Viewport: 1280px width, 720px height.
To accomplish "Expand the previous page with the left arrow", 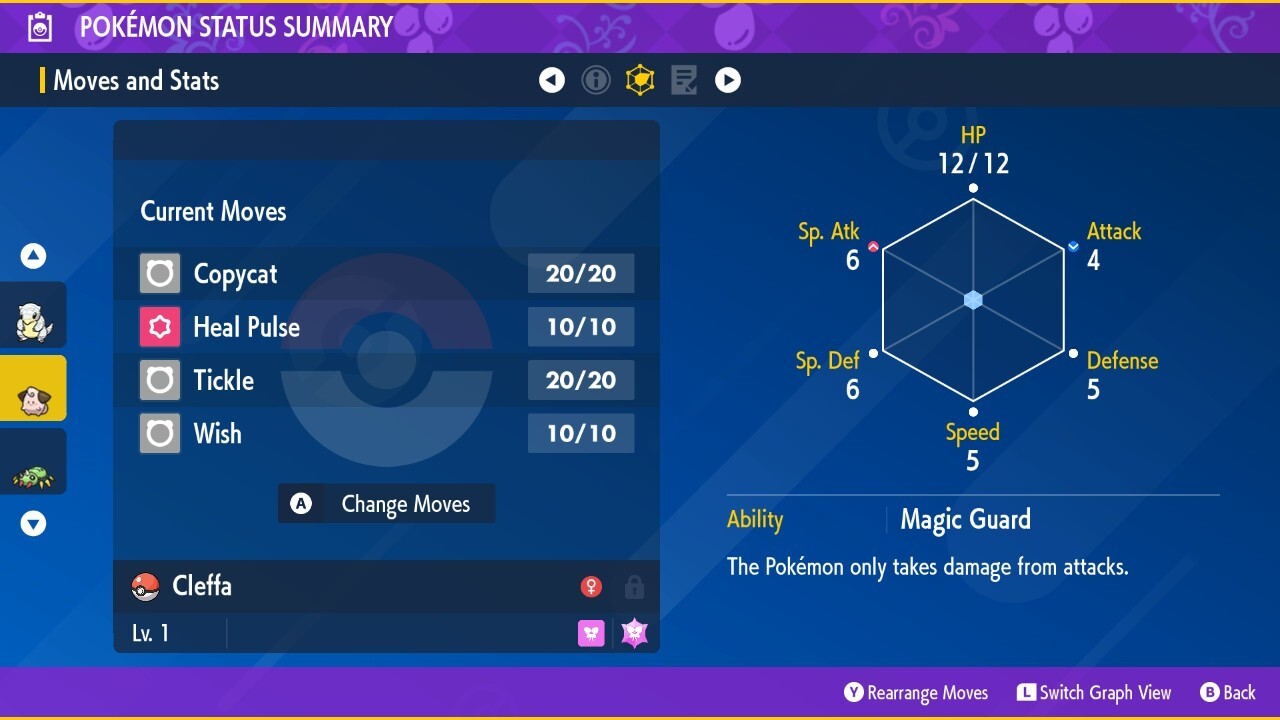I will pos(551,80).
